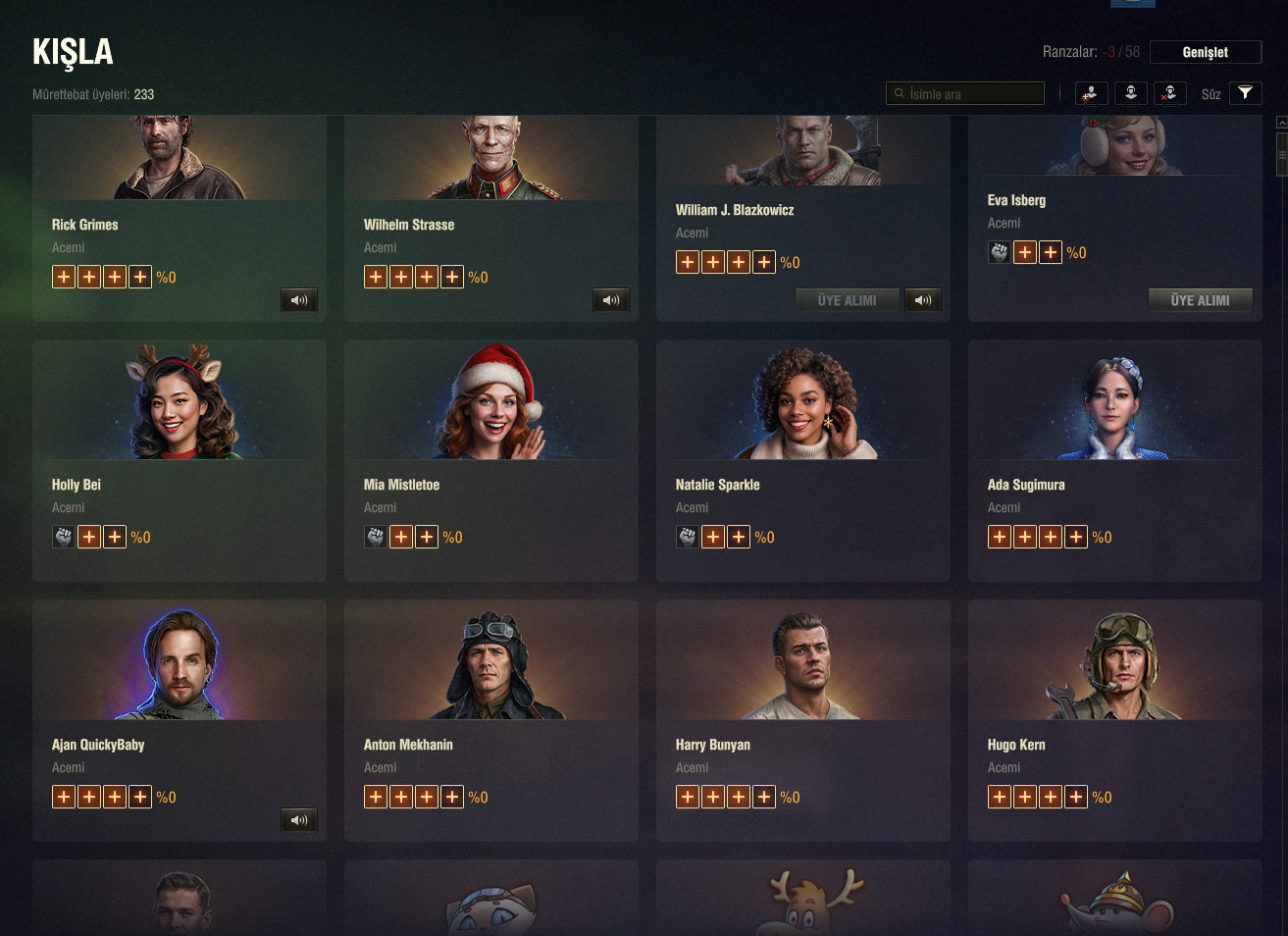
Task: Toggle the crew member filter with helmet icon
Action: click(x=1130, y=93)
